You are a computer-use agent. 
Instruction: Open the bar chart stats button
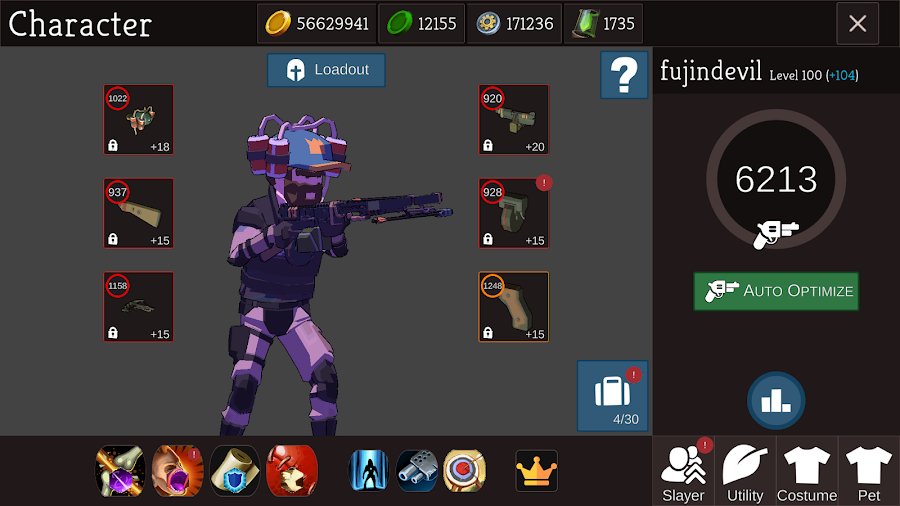776,400
